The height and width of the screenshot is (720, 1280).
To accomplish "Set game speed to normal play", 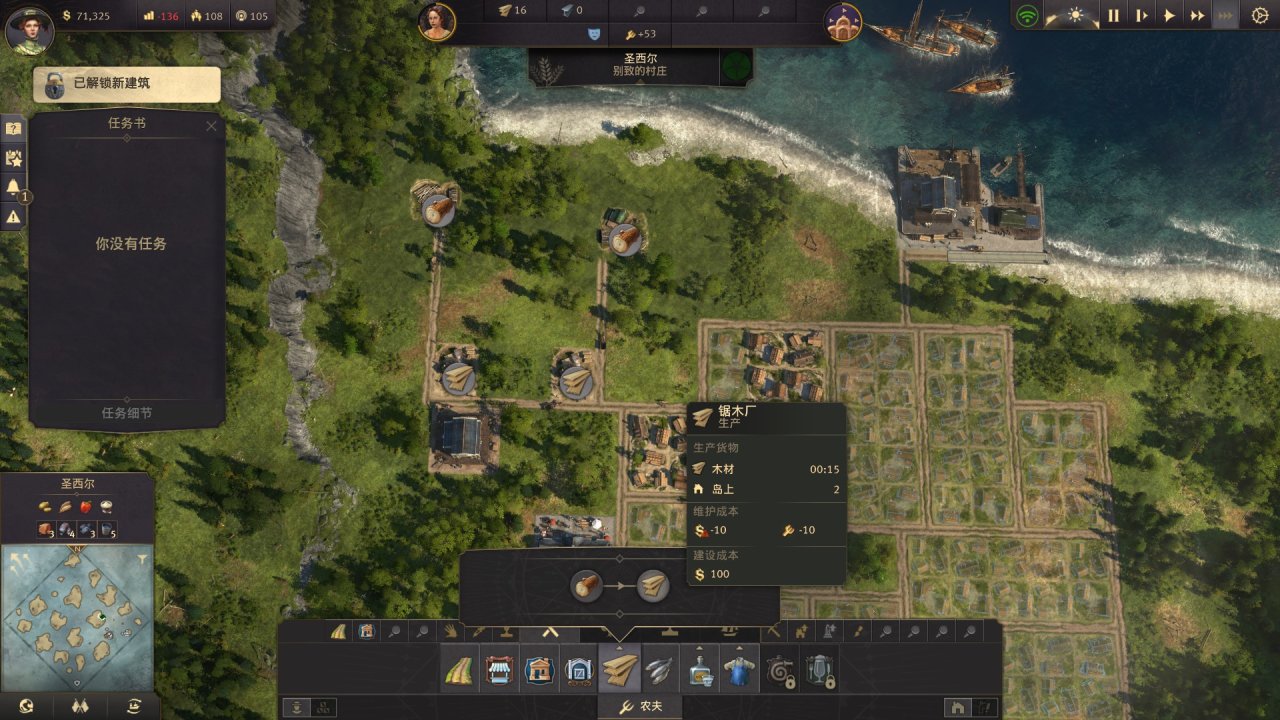I will (x=1169, y=16).
